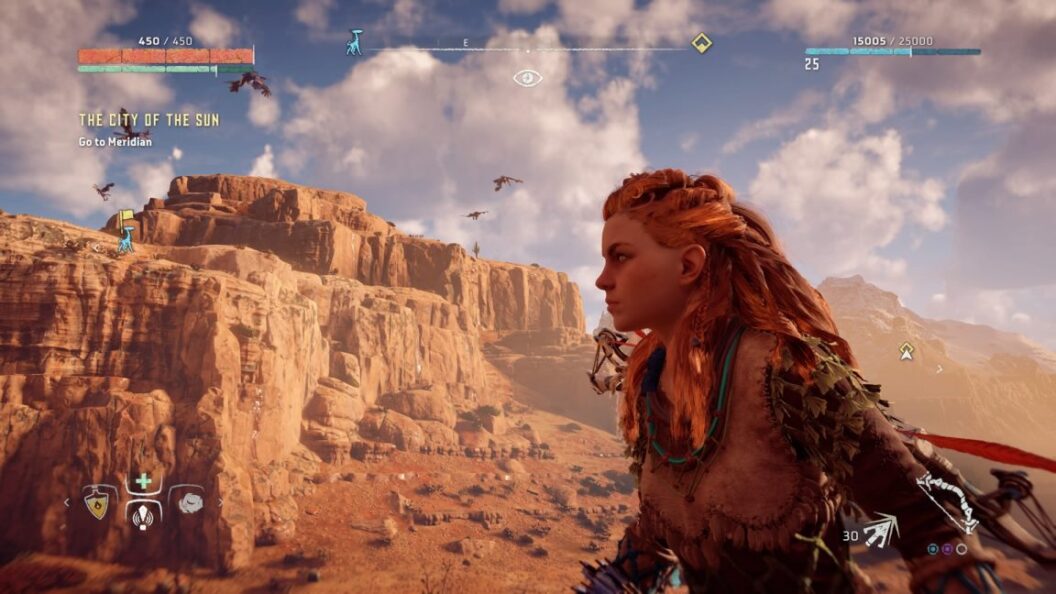This screenshot has width=1056, height=594.
Task: Cycle tool wheel with the left arrow
Action: click(x=68, y=503)
